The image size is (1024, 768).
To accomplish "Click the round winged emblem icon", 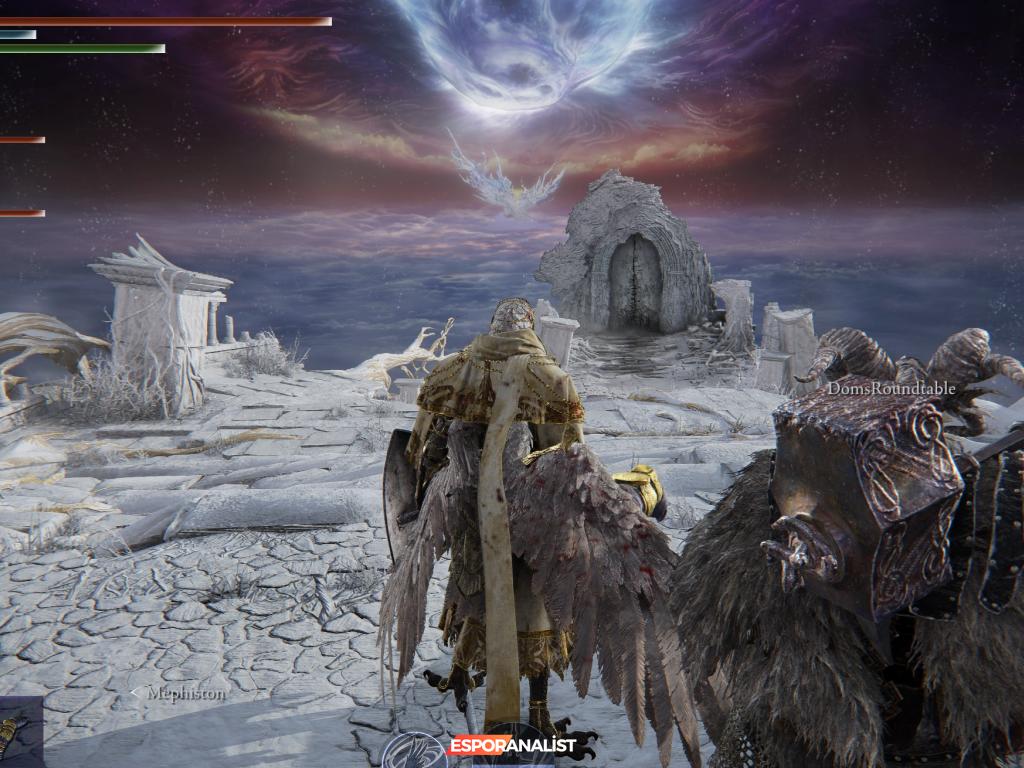I will (x=414, y=750).
